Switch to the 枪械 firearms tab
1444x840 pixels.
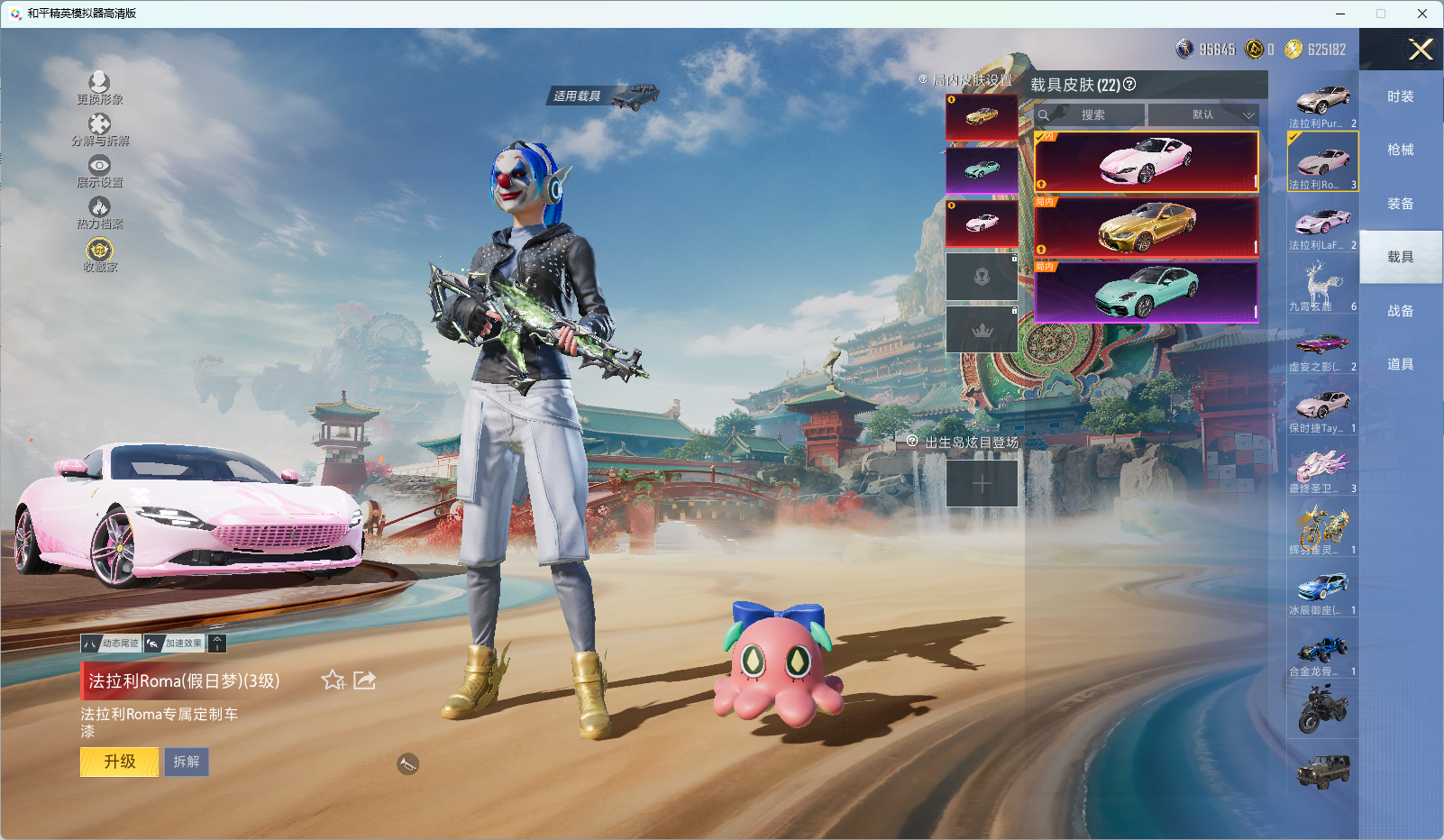pos(1400,150)
